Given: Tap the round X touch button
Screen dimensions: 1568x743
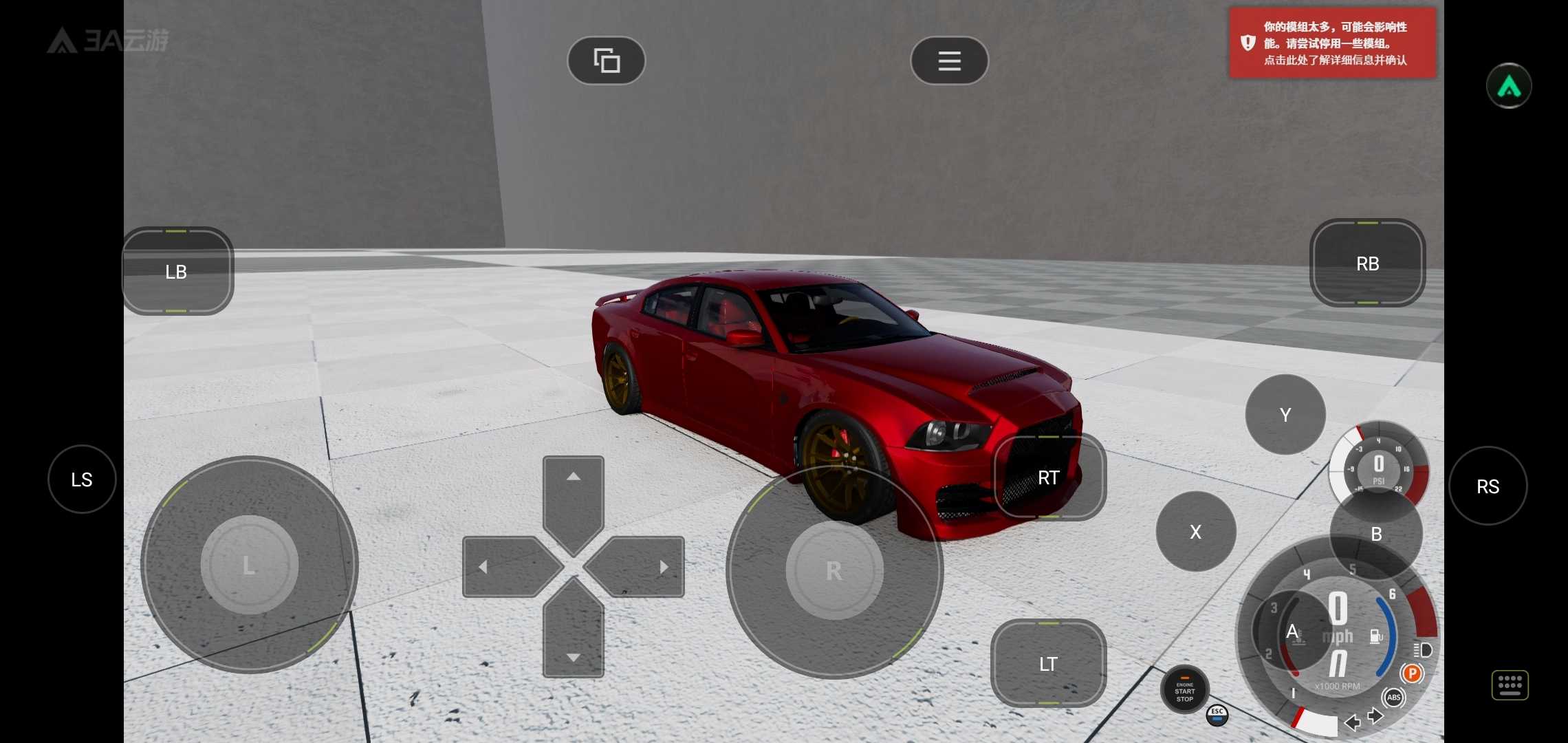Looking at the screenshot, I should pos(1196,532).
